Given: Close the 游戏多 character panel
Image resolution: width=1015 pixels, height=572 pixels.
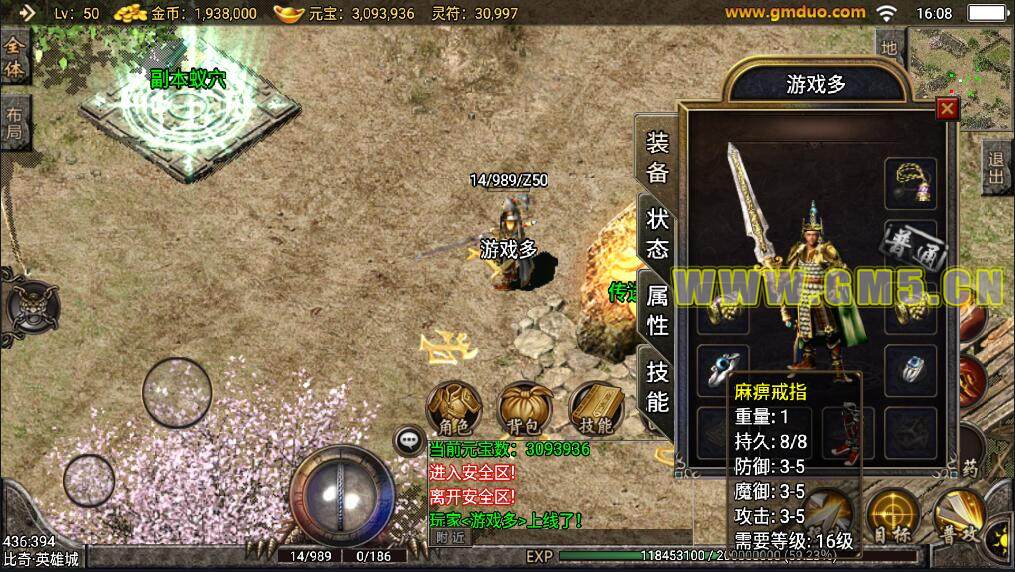Looking at the screenshot, I should point(947,109).
